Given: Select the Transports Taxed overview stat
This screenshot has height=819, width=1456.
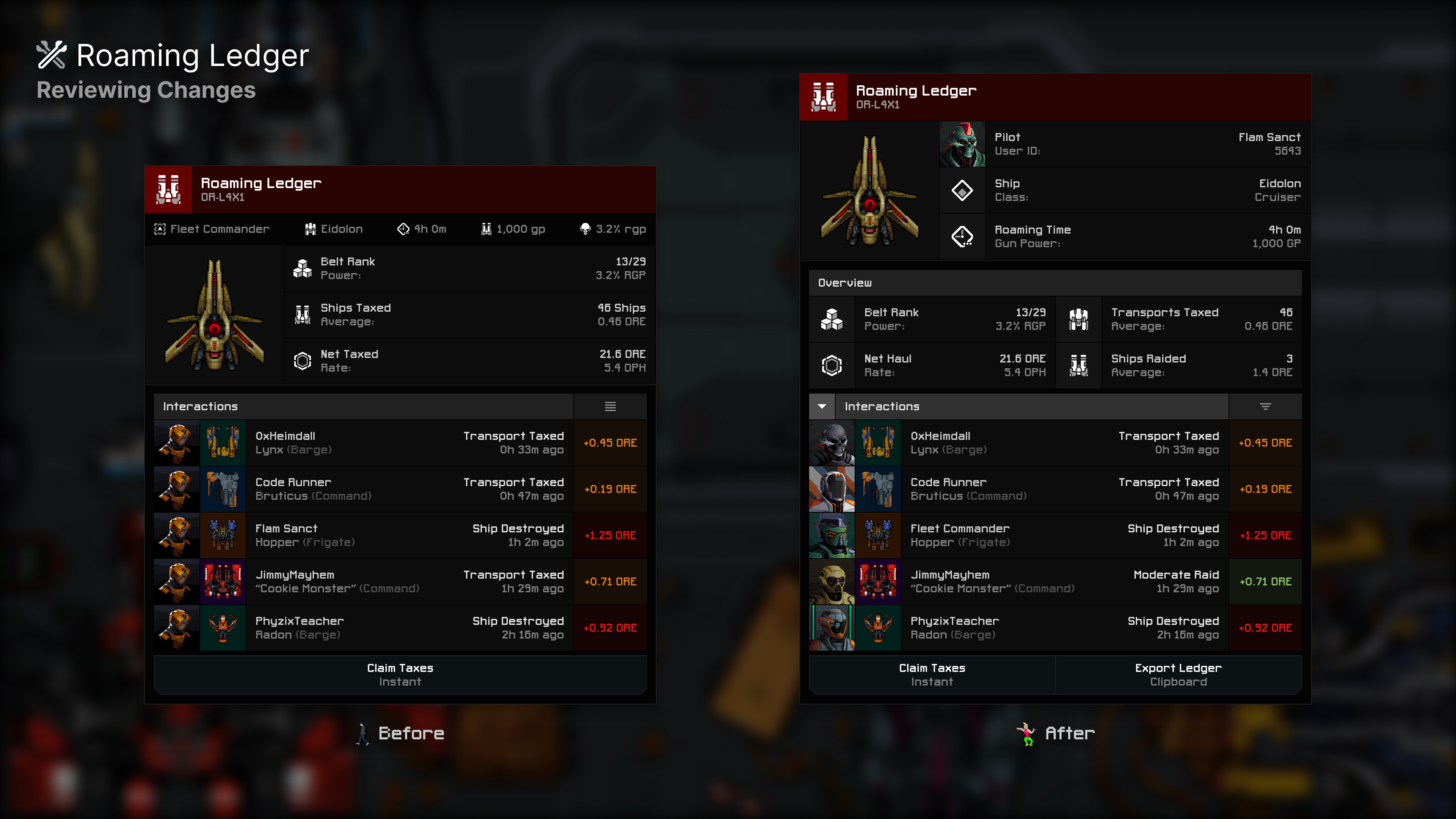Looking at the screenshot, I should pos(1178,319).
